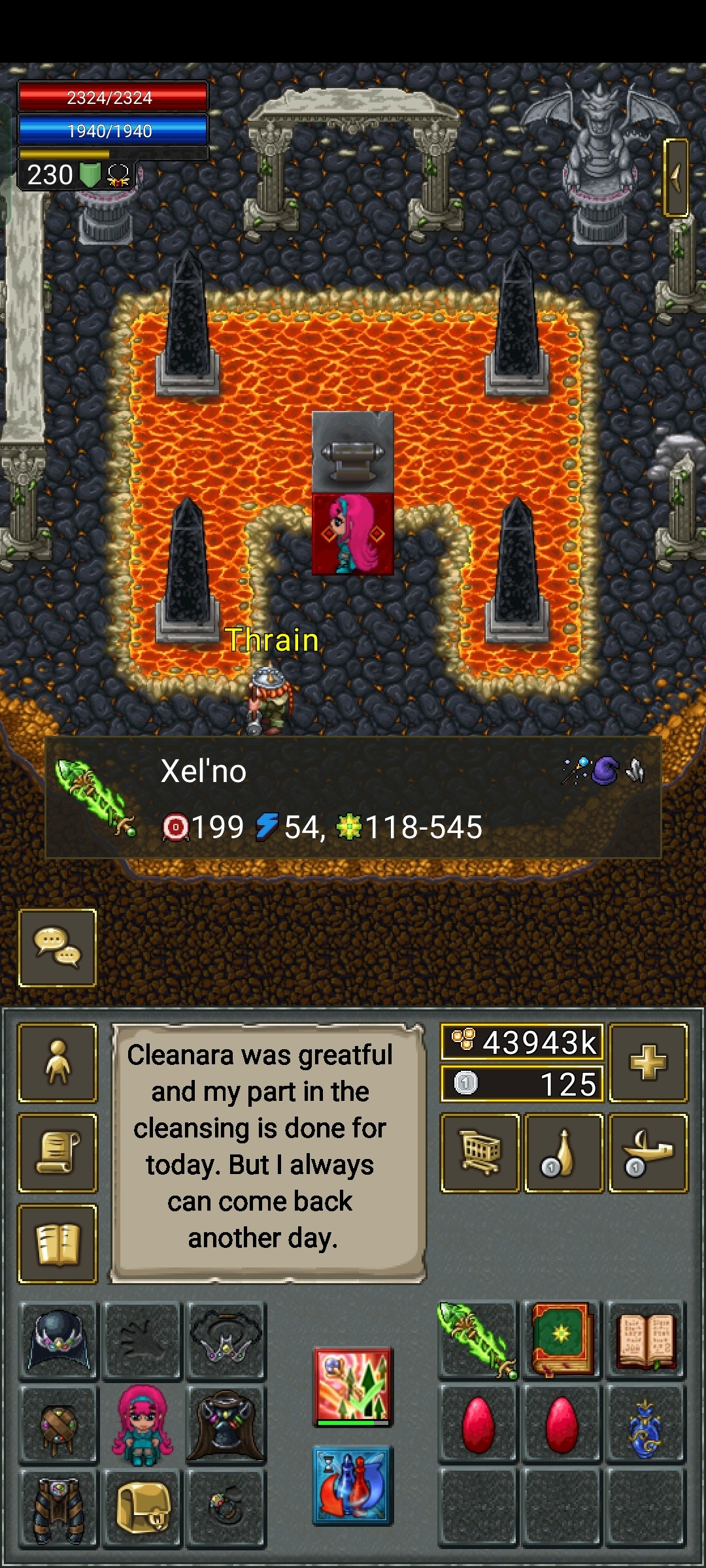
Task: Open the shopping cart store
Action: coord(480,1152)
